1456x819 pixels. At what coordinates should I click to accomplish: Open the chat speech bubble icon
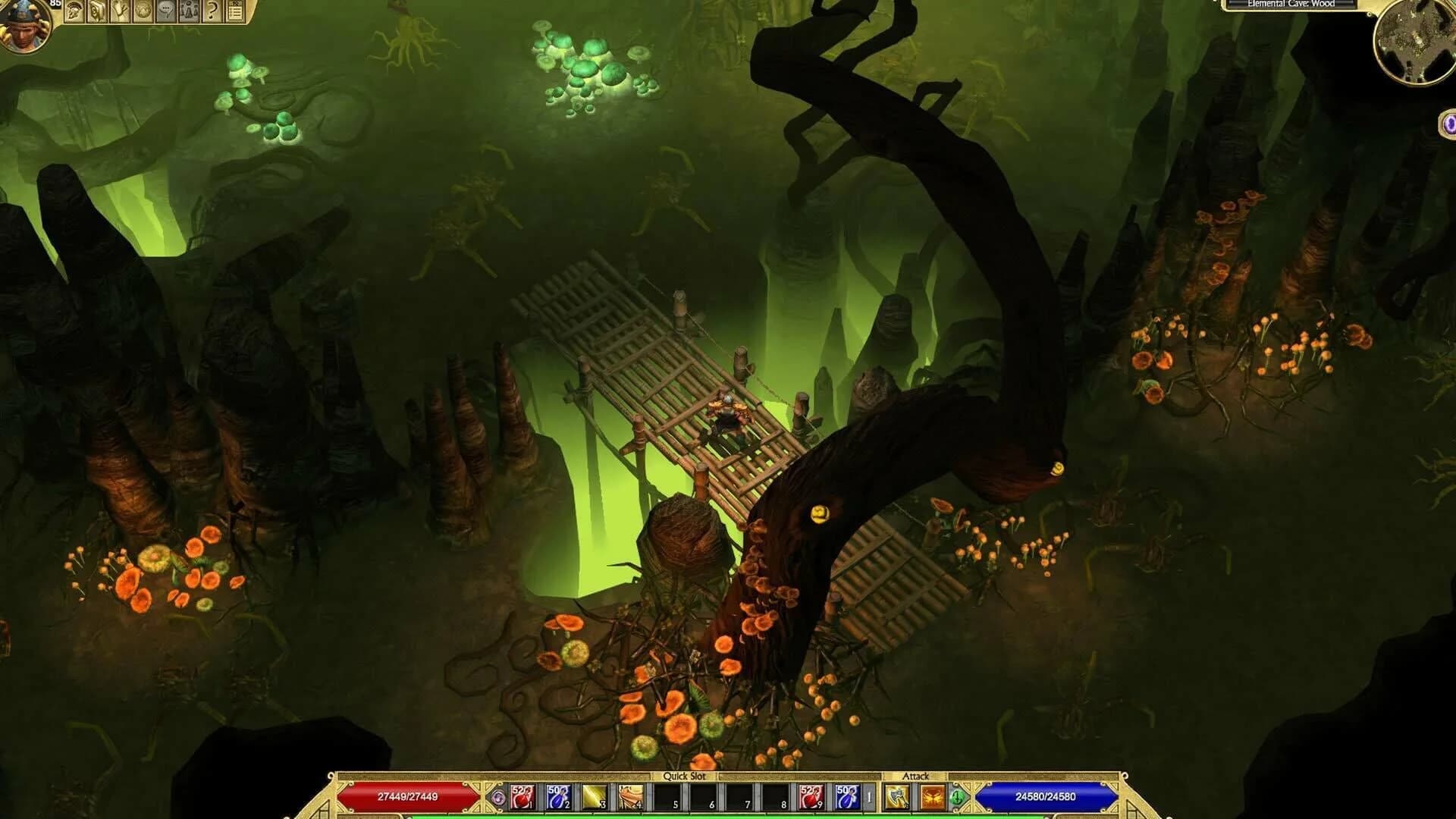(165, 11)
